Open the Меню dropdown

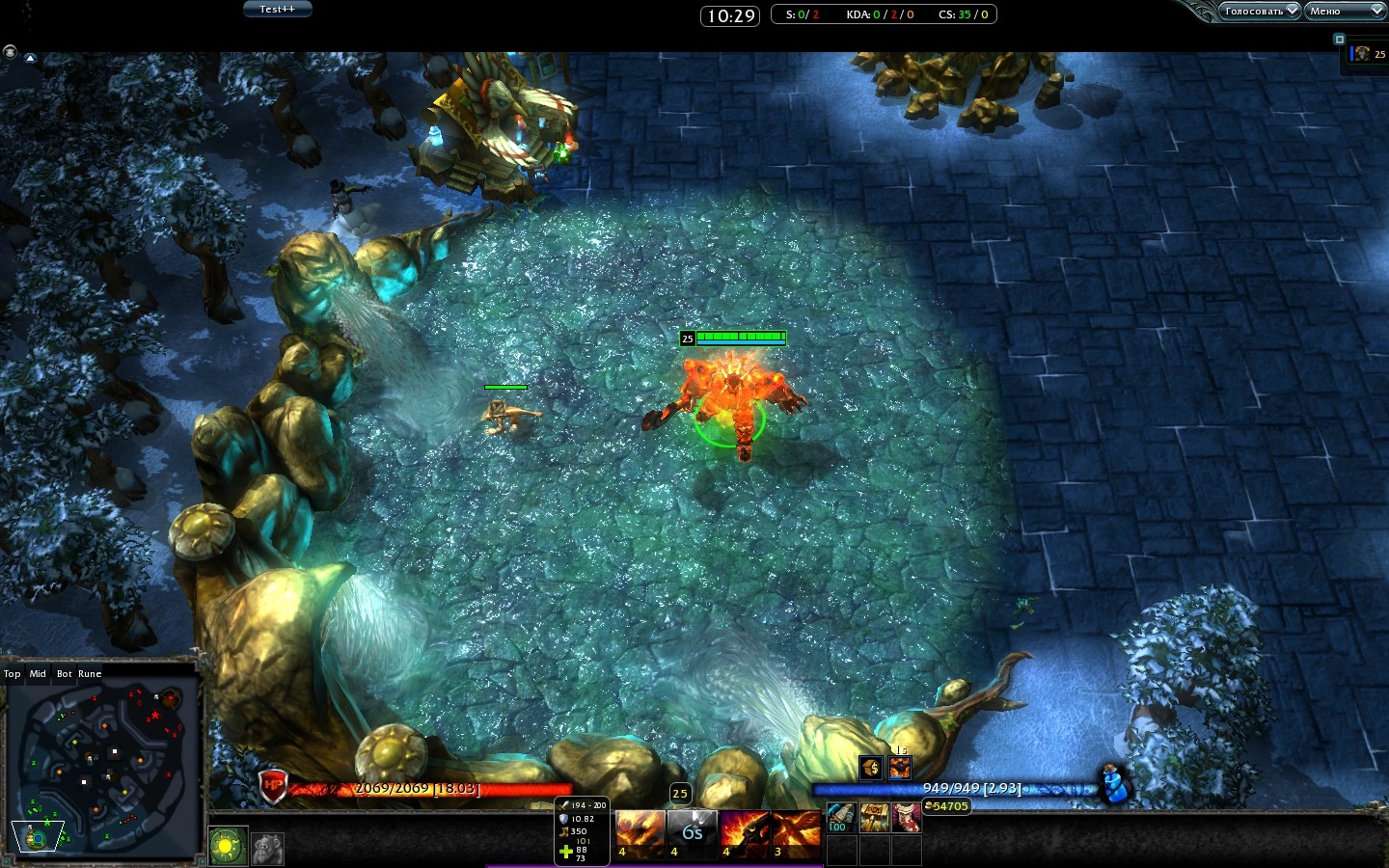pyautogui.click(x=1345, y=12)
